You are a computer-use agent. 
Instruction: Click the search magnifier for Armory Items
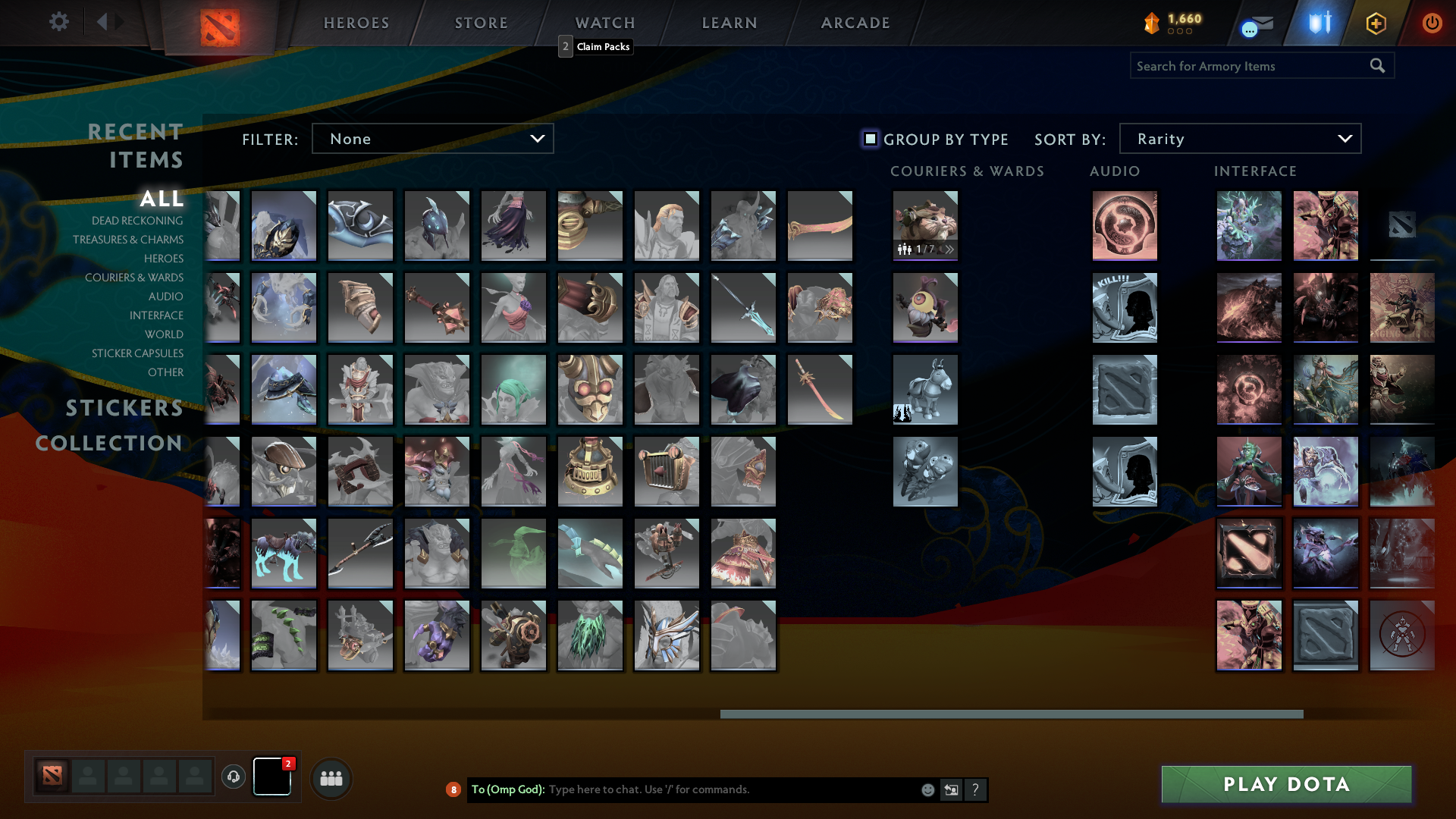(x=1377, y=65)
